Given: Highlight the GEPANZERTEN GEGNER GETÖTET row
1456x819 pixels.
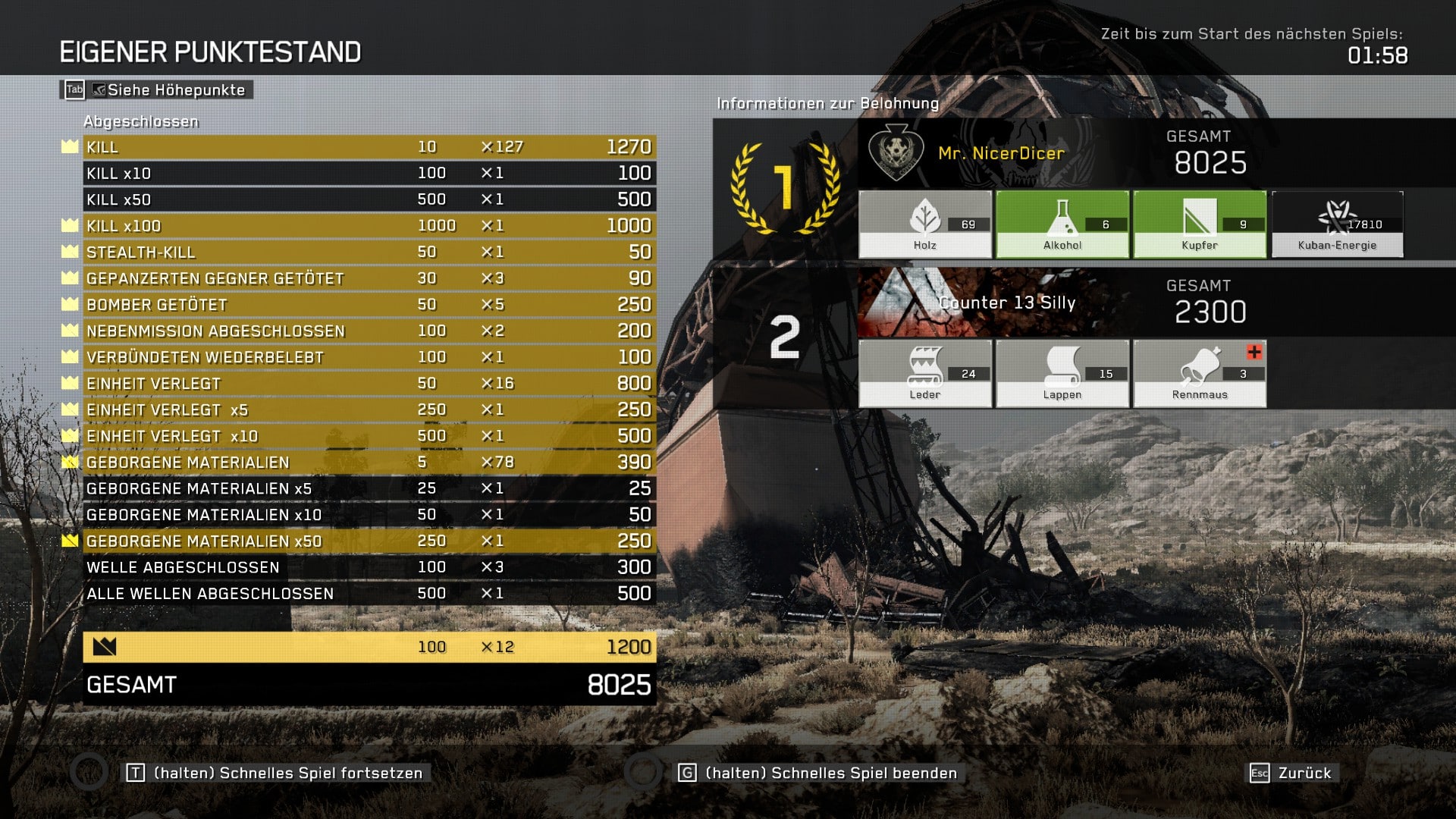Looking at the screenshot, I should [369, 278].
